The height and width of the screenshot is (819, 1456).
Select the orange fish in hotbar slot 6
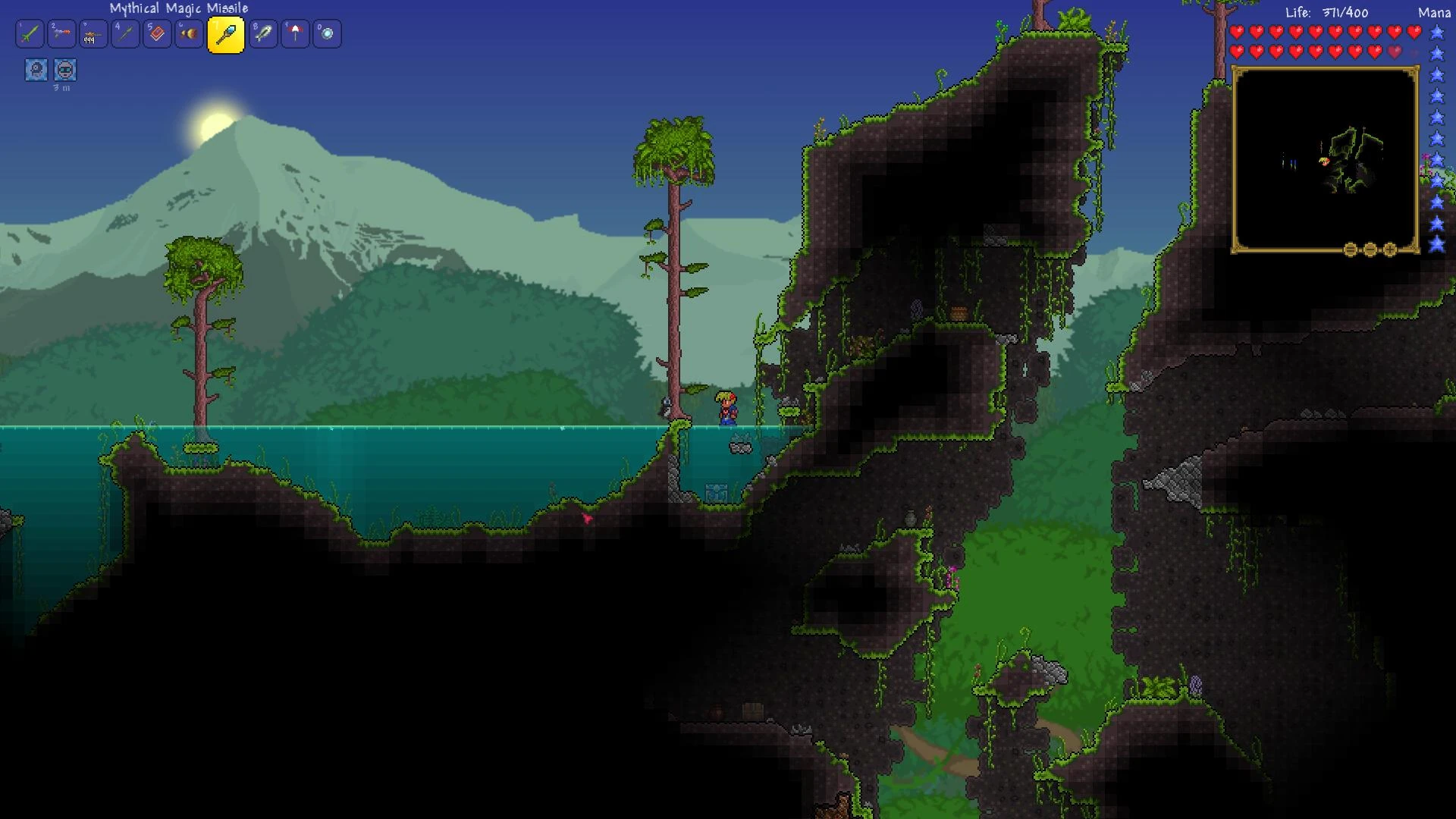189,33
